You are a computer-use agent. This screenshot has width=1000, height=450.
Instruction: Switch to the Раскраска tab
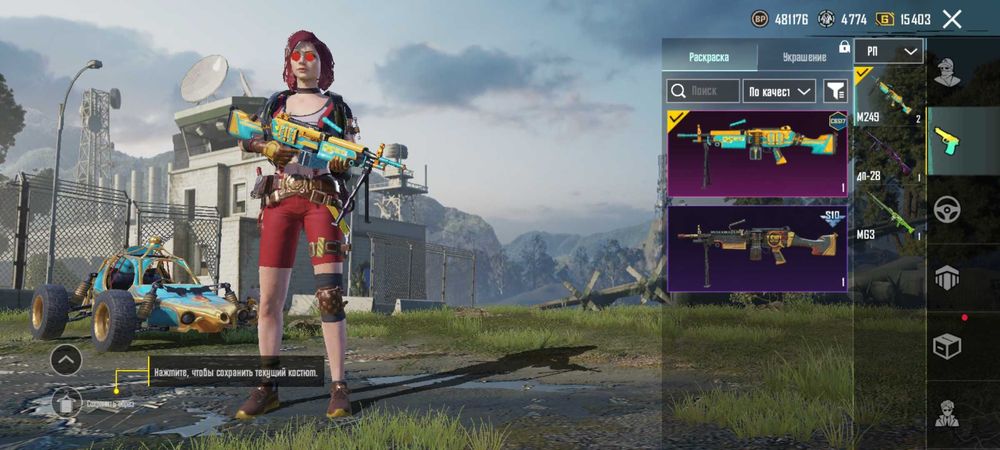710,57
